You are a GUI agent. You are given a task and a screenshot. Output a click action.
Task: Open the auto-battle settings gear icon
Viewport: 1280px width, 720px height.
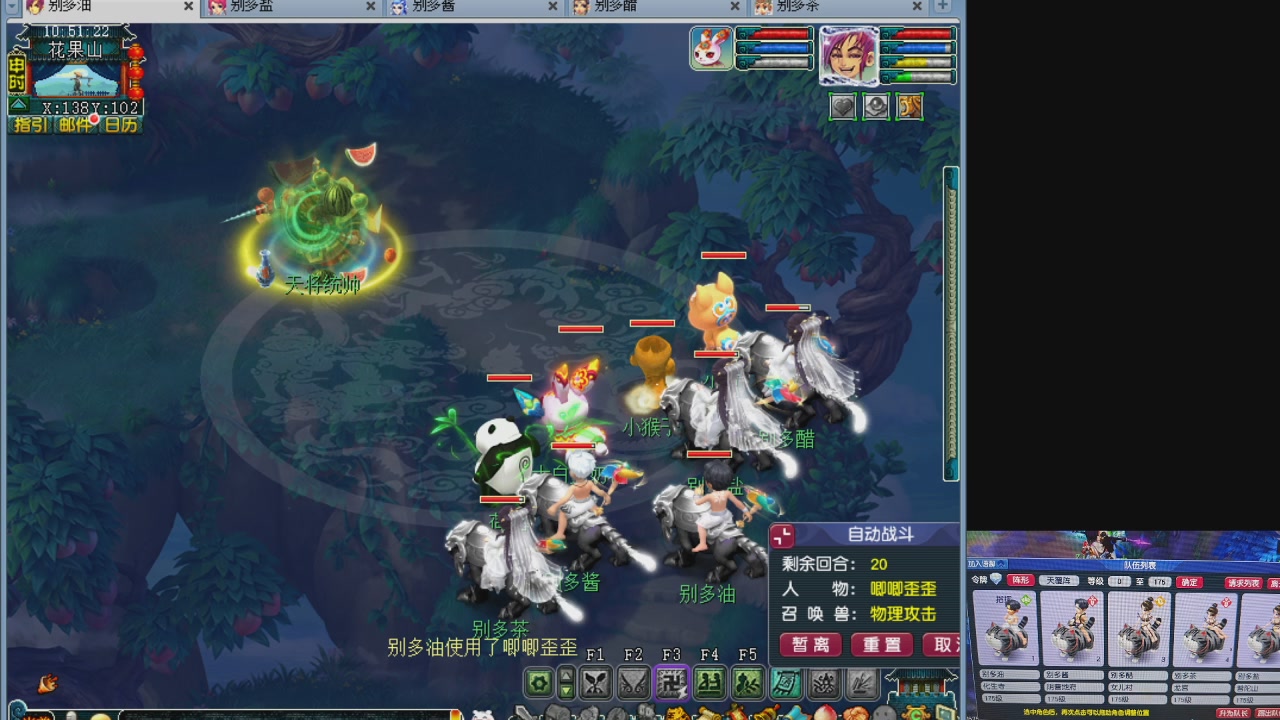tap(537, 684)
